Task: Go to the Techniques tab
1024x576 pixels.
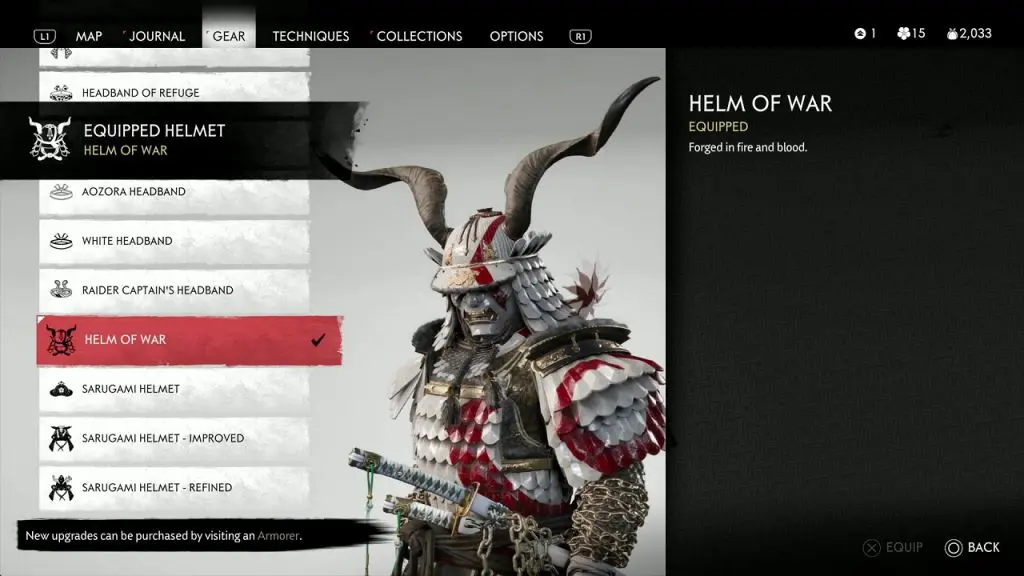Action: tap(310, 36)
